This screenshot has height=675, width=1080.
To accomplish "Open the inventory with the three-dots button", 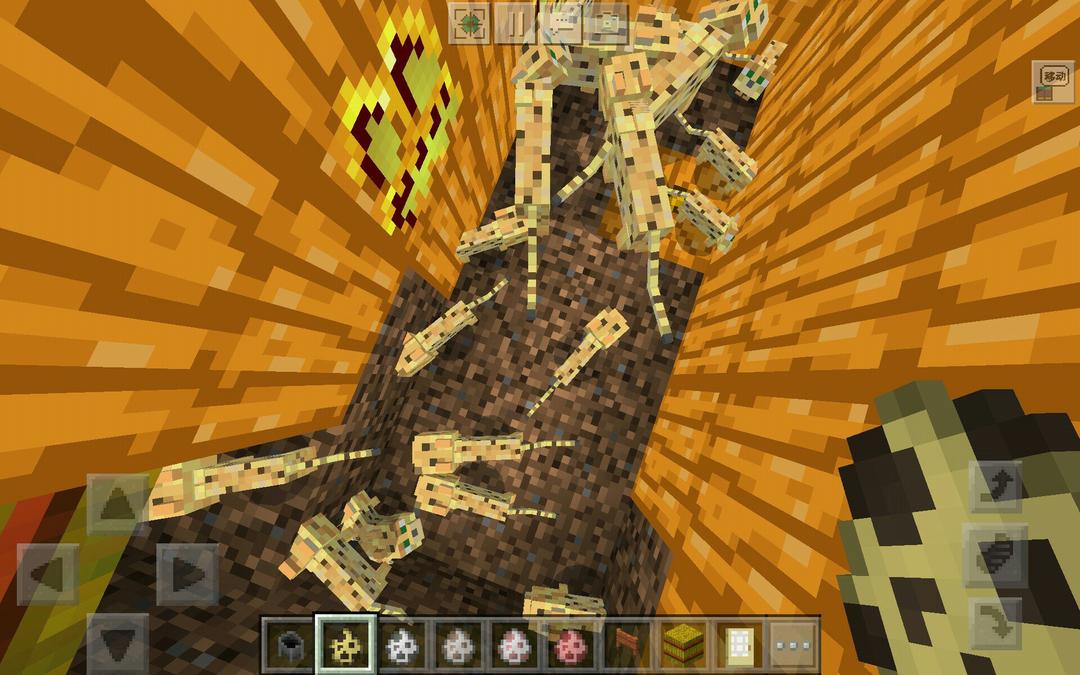I will 794,645.
